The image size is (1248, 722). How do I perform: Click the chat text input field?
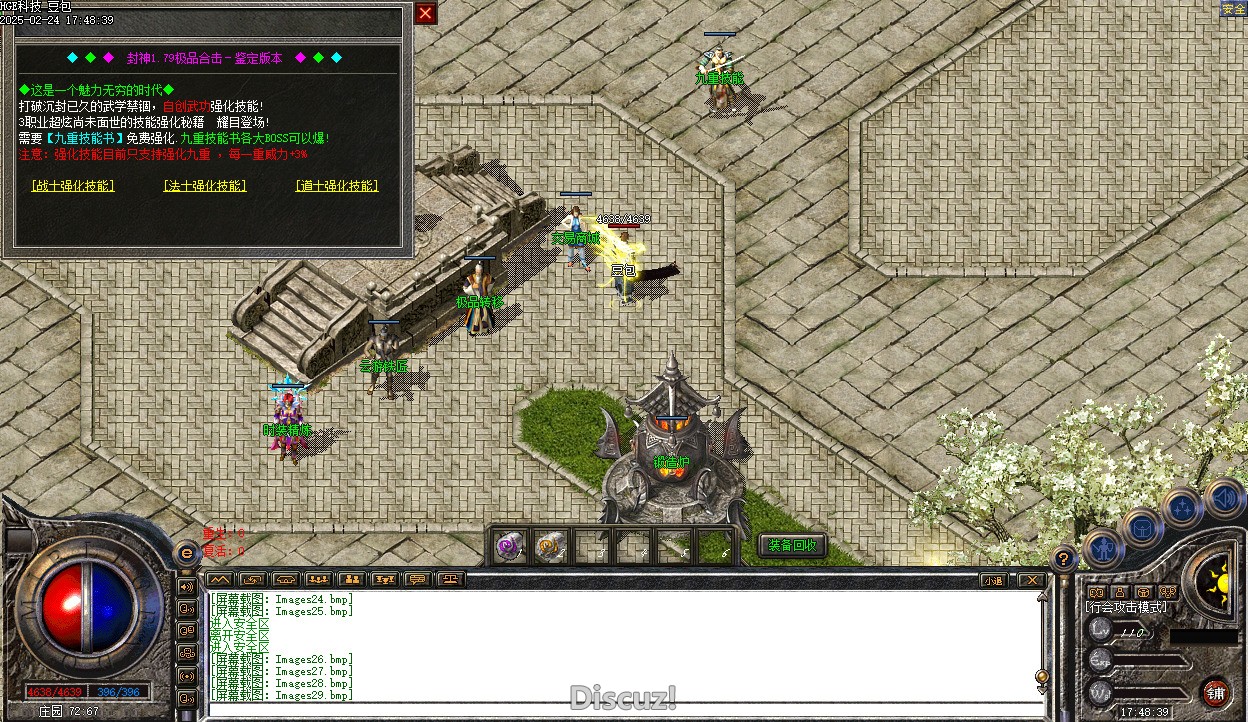point(620,710)
